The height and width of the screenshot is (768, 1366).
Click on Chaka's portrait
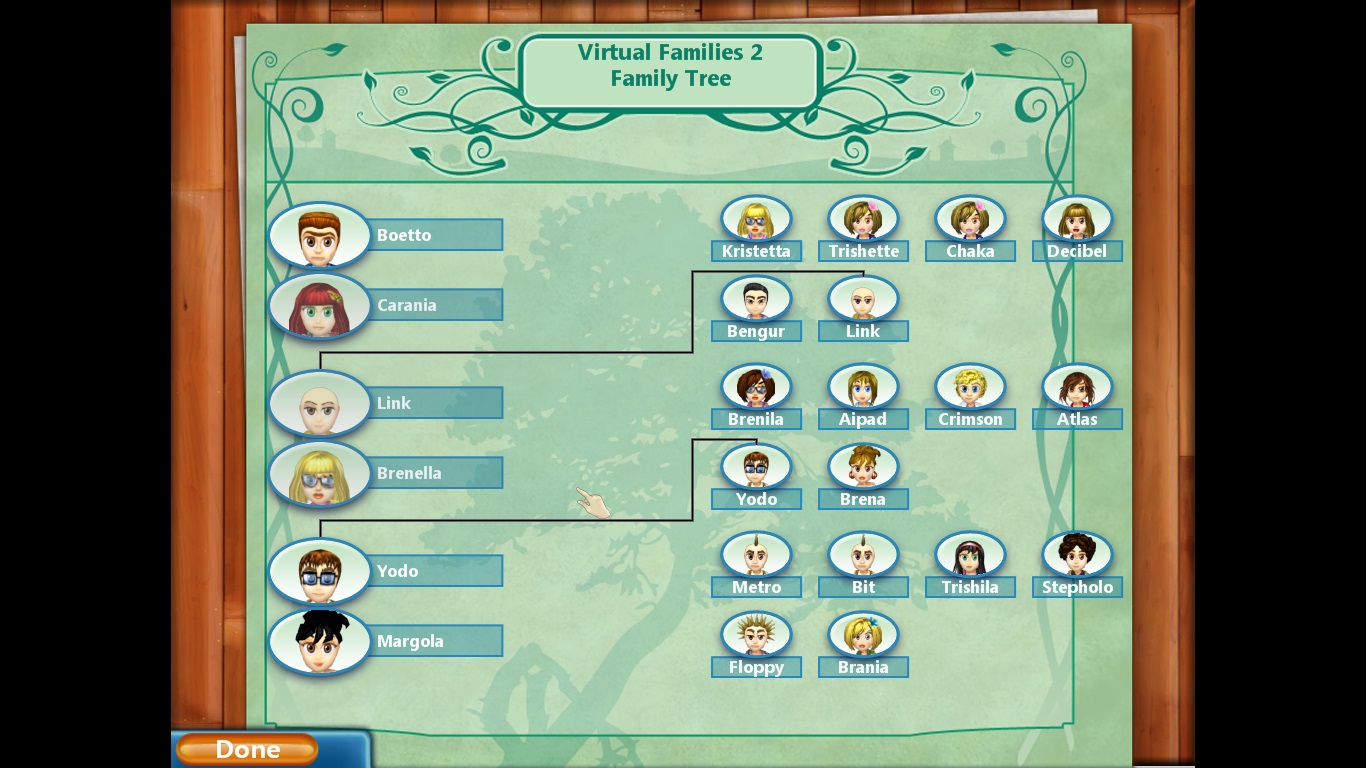[970, 219]
